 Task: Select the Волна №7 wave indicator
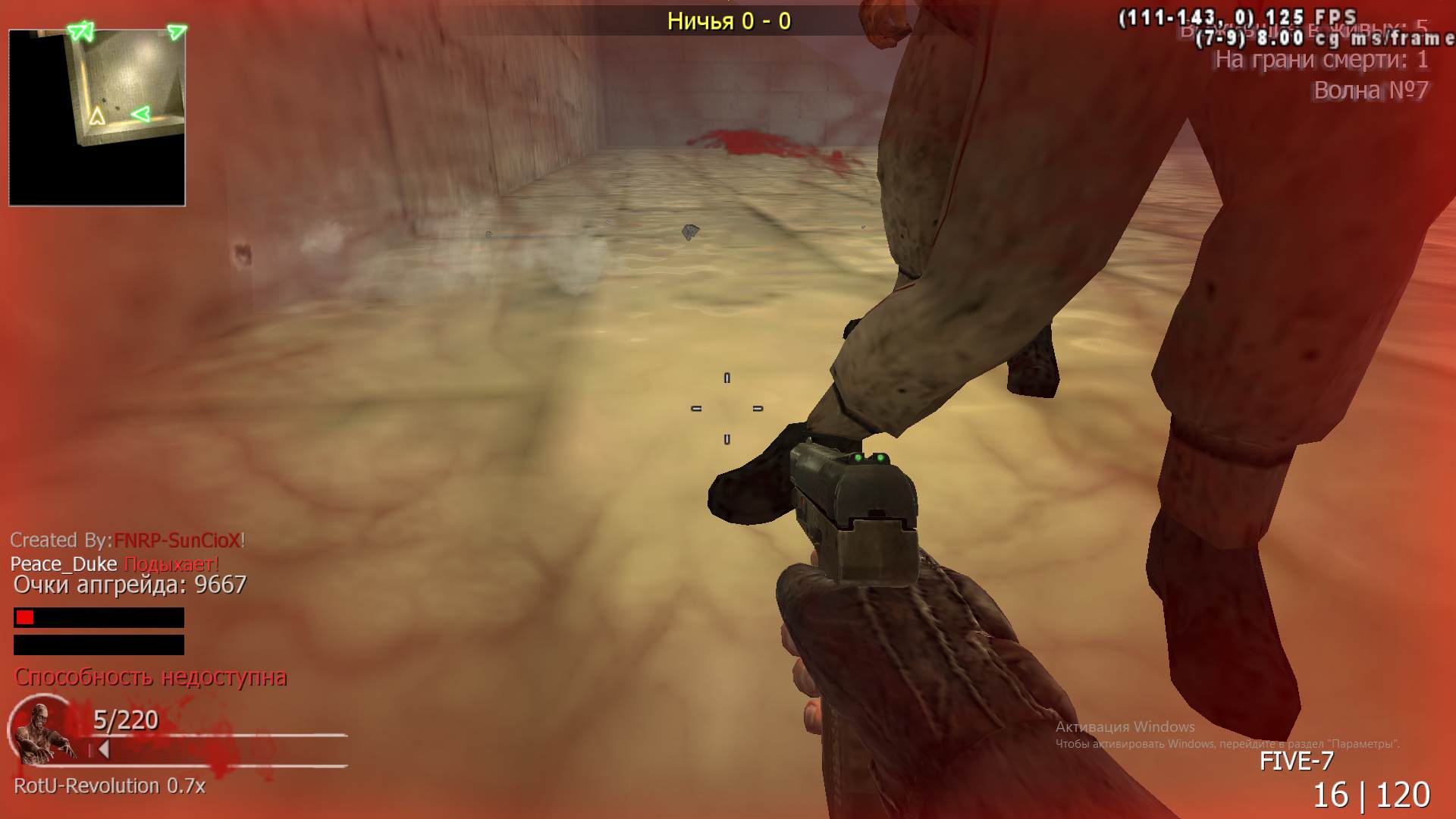[1373, 89]
